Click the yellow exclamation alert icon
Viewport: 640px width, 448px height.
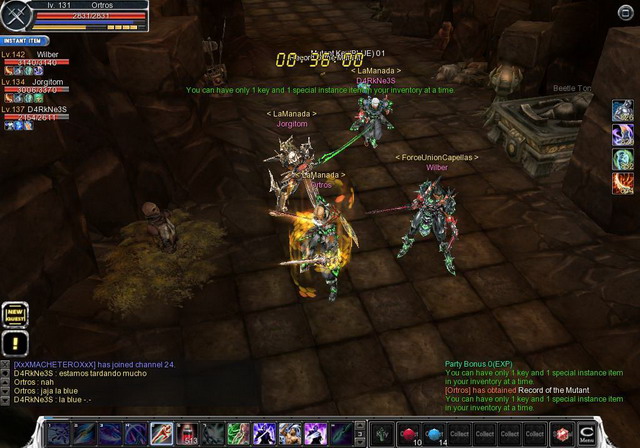[x=14, y=342]
